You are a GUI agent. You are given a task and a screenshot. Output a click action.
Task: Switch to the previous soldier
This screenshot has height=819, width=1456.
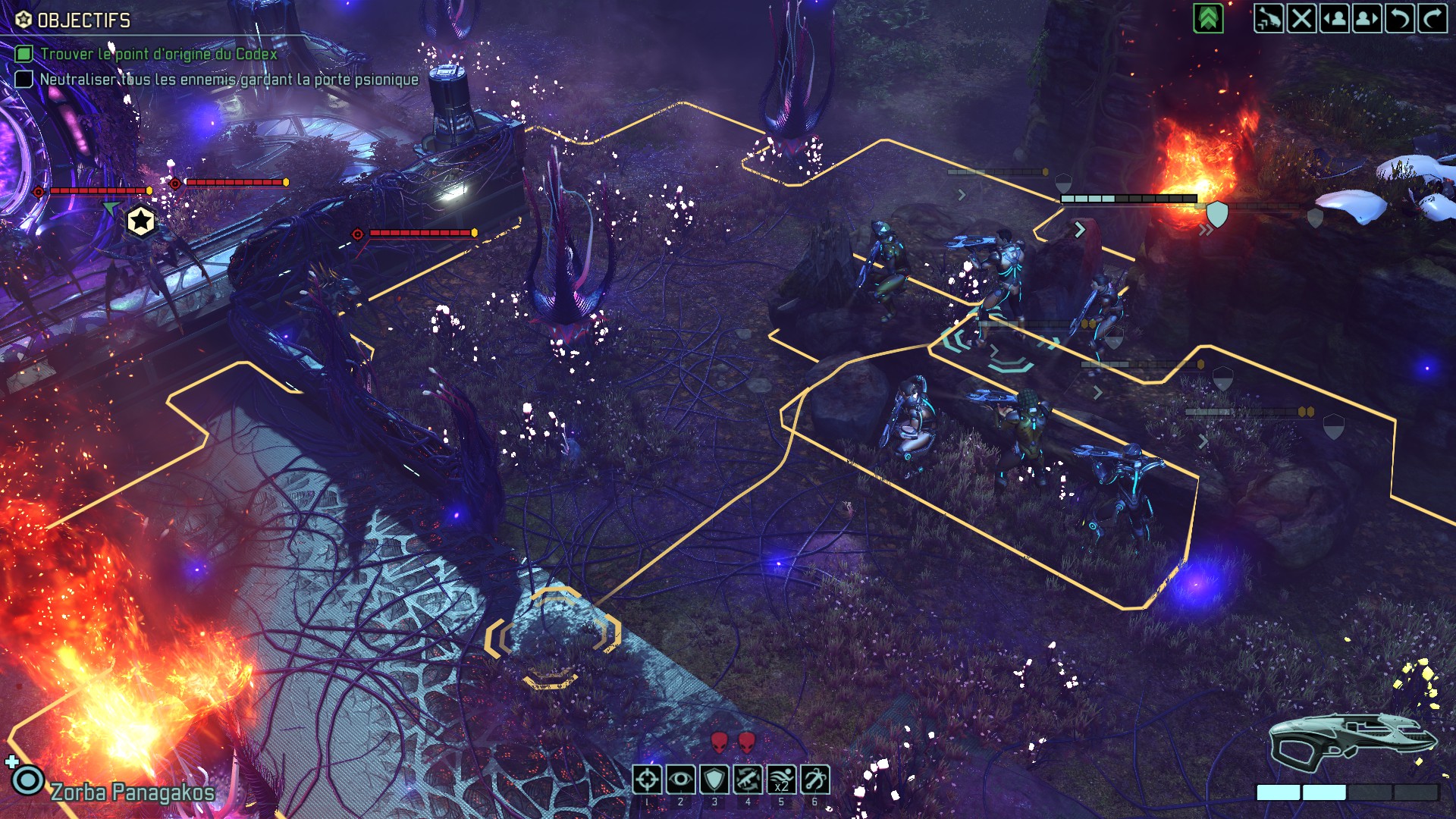[1335, 18]
